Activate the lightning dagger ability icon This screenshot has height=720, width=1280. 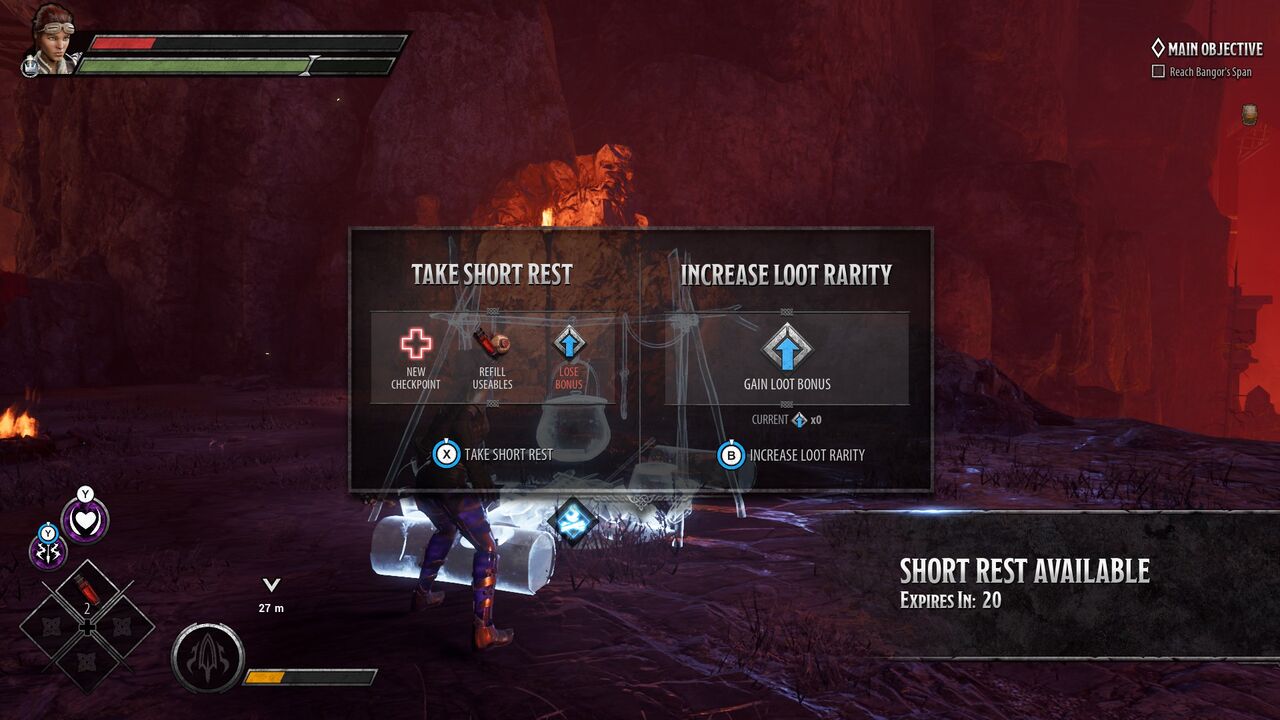[48, 551]
